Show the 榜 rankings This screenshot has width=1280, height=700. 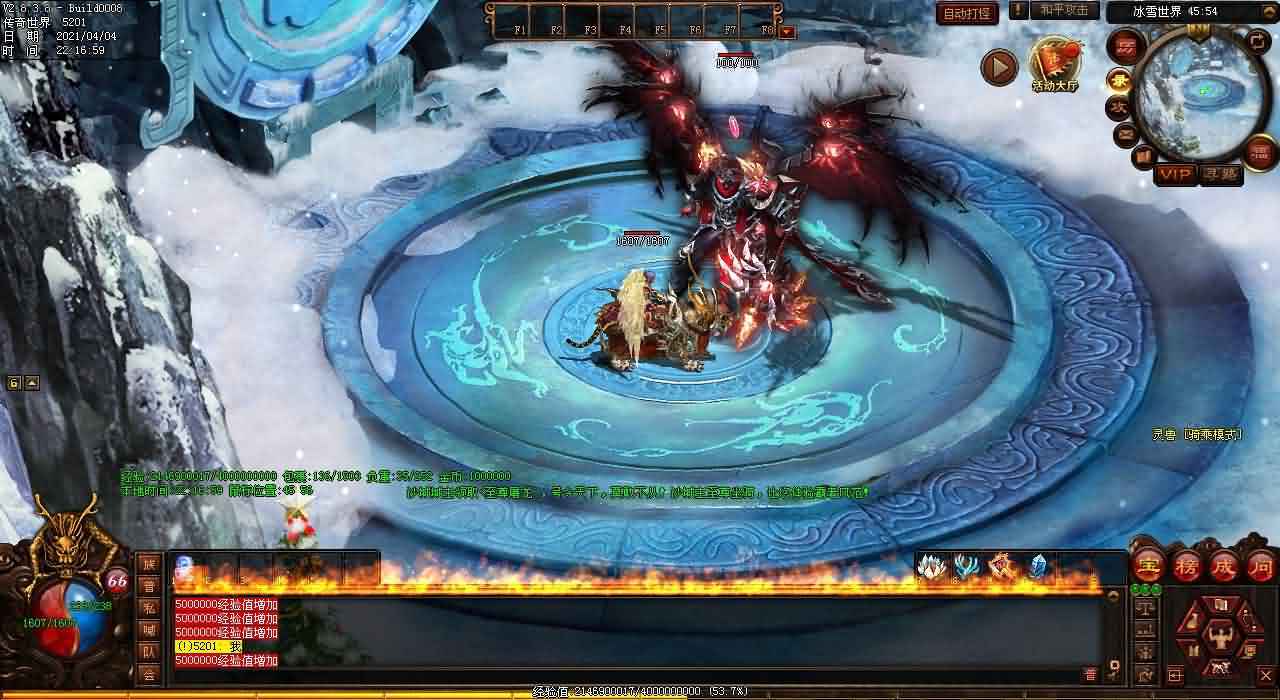[1186, 565]
